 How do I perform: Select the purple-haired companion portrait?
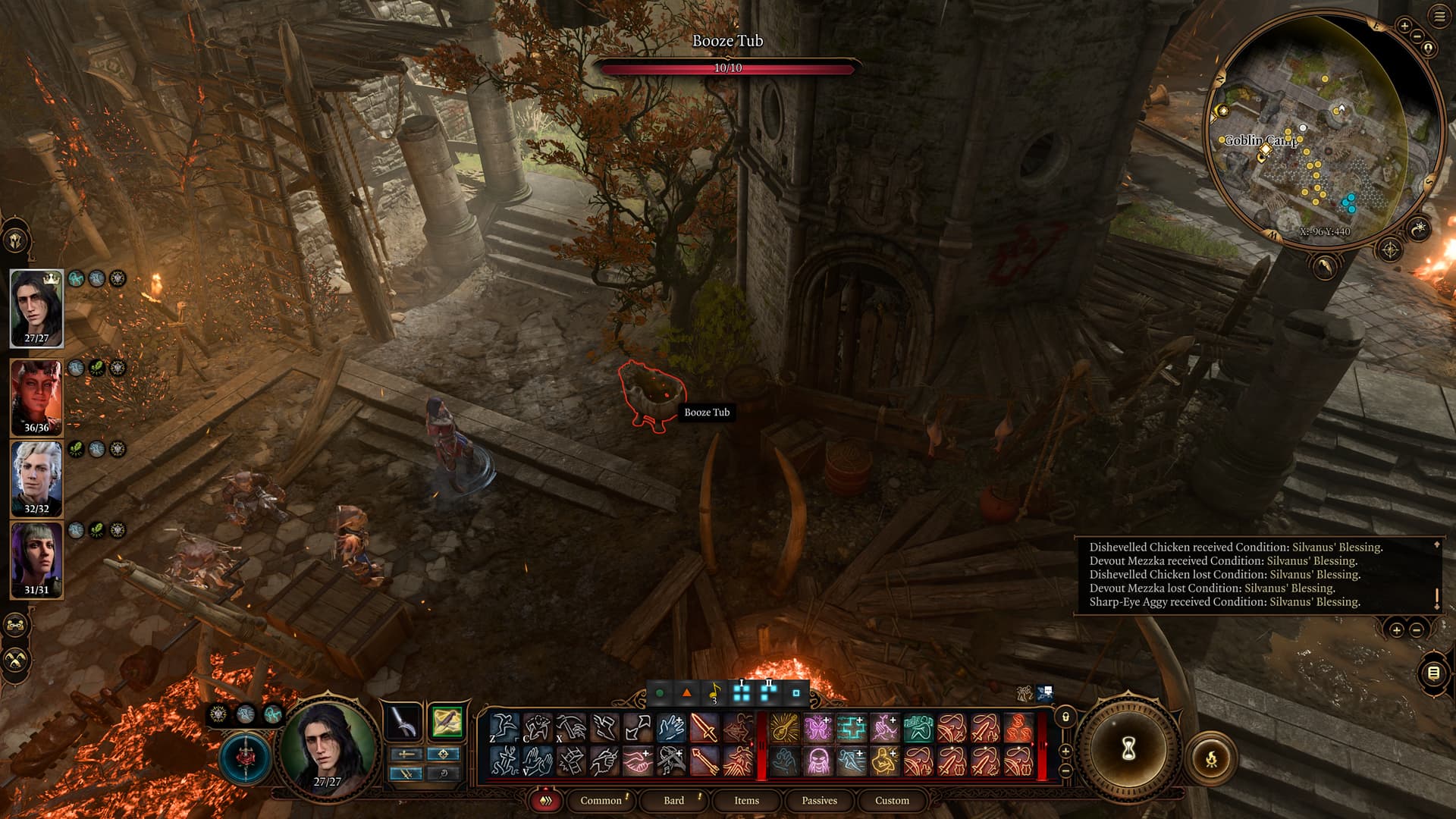(36, 558)
